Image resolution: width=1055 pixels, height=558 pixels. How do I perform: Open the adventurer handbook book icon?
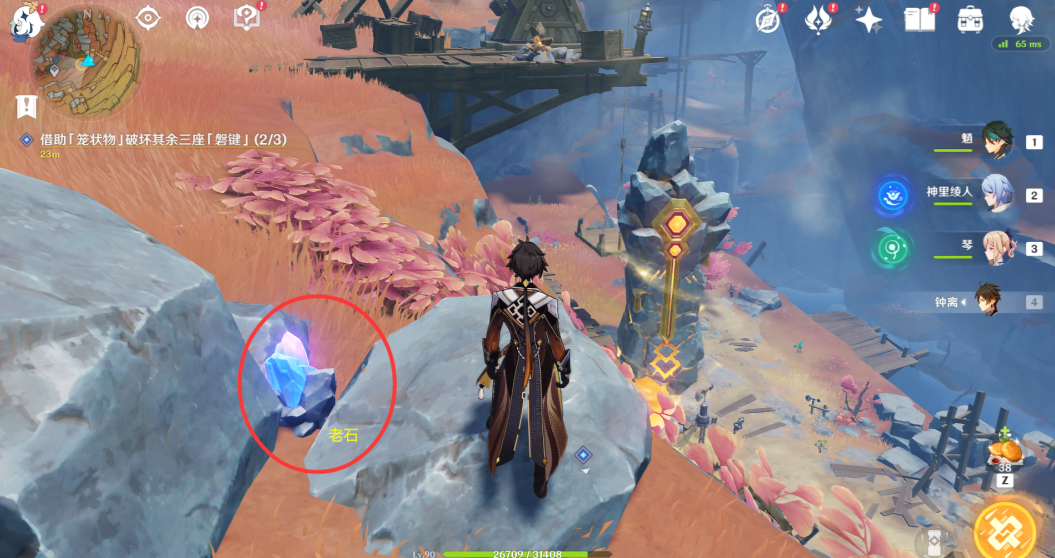(x=919, y=19)
